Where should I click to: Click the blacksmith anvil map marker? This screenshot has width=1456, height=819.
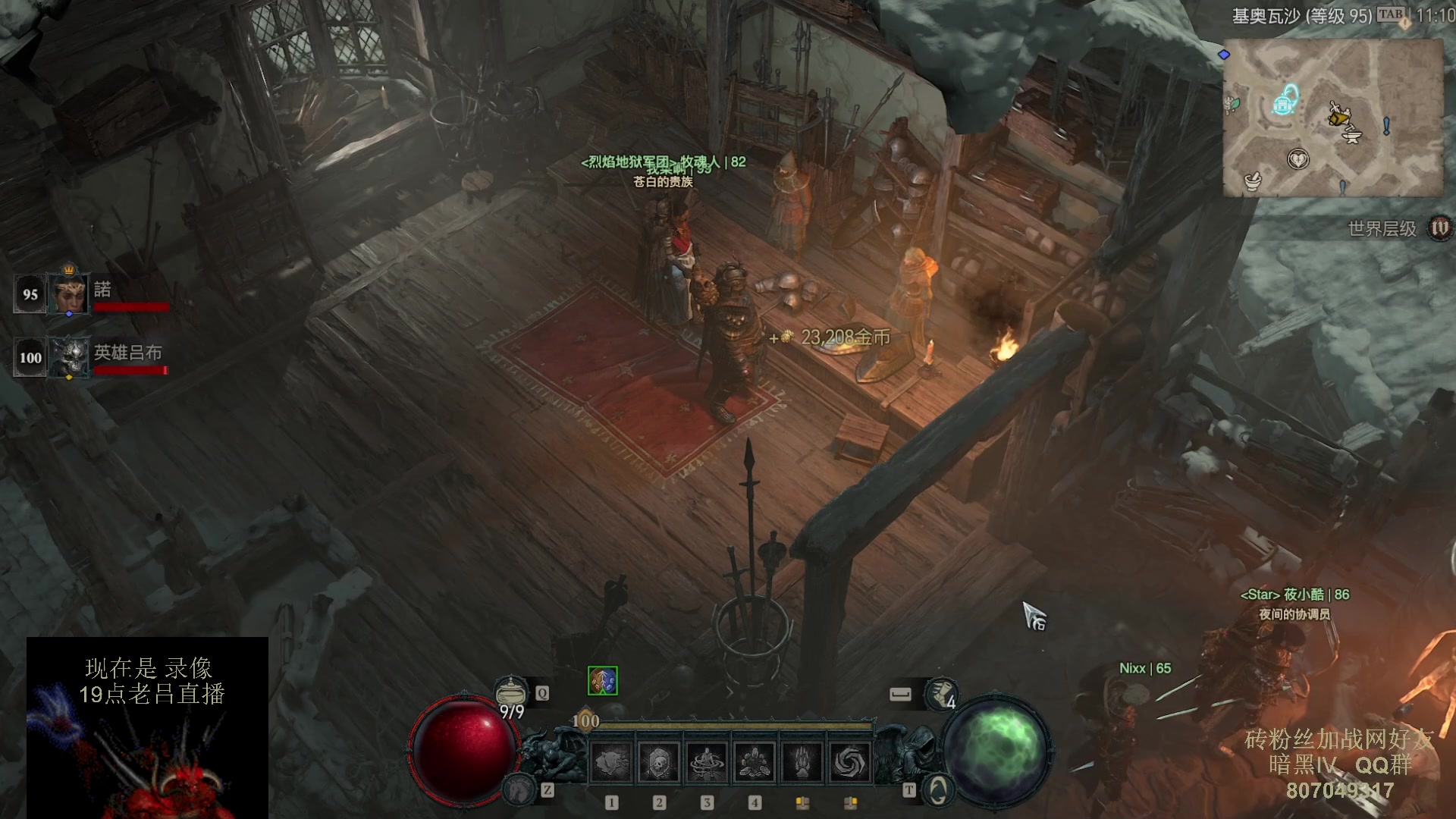pos(1352,136)
